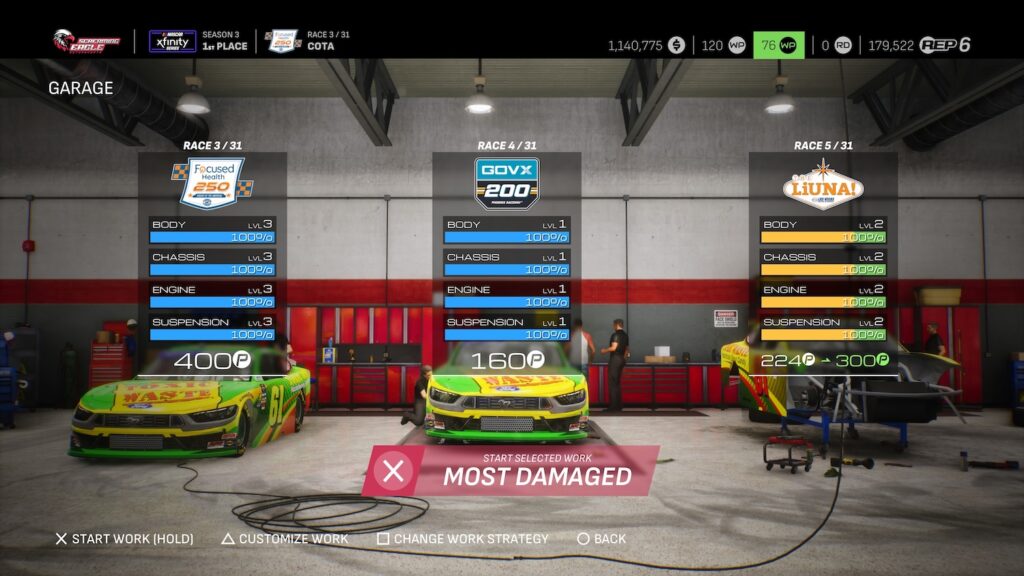This screenshot has height=576, width=1024.
Task: Click the Xfinity Series season badge
Action: click(172, 41)
